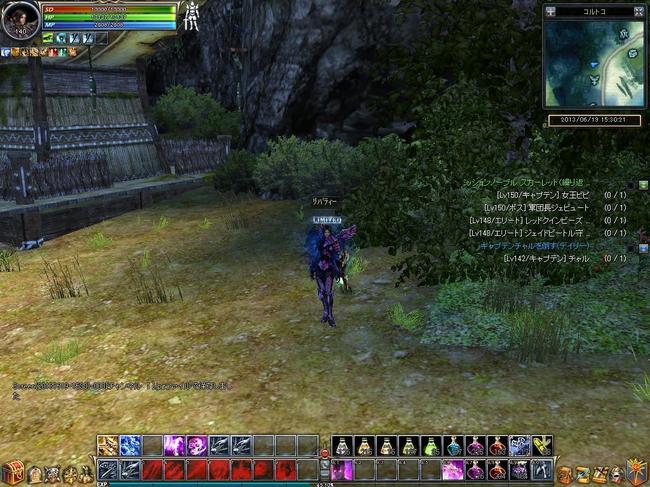650x487 pixels.
Task: Click the character portrait in the corner
Action: click(20, 19)
